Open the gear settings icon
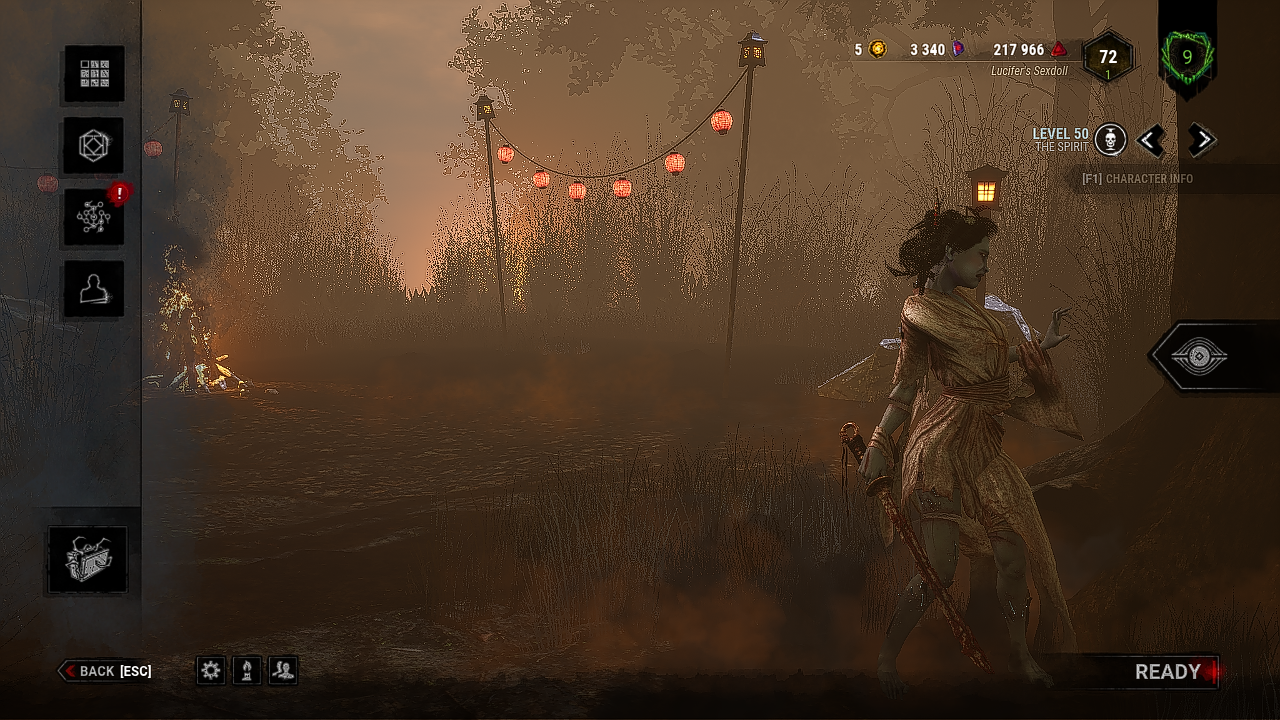This screenshot has height=720, width=1280. coord(211,670)
